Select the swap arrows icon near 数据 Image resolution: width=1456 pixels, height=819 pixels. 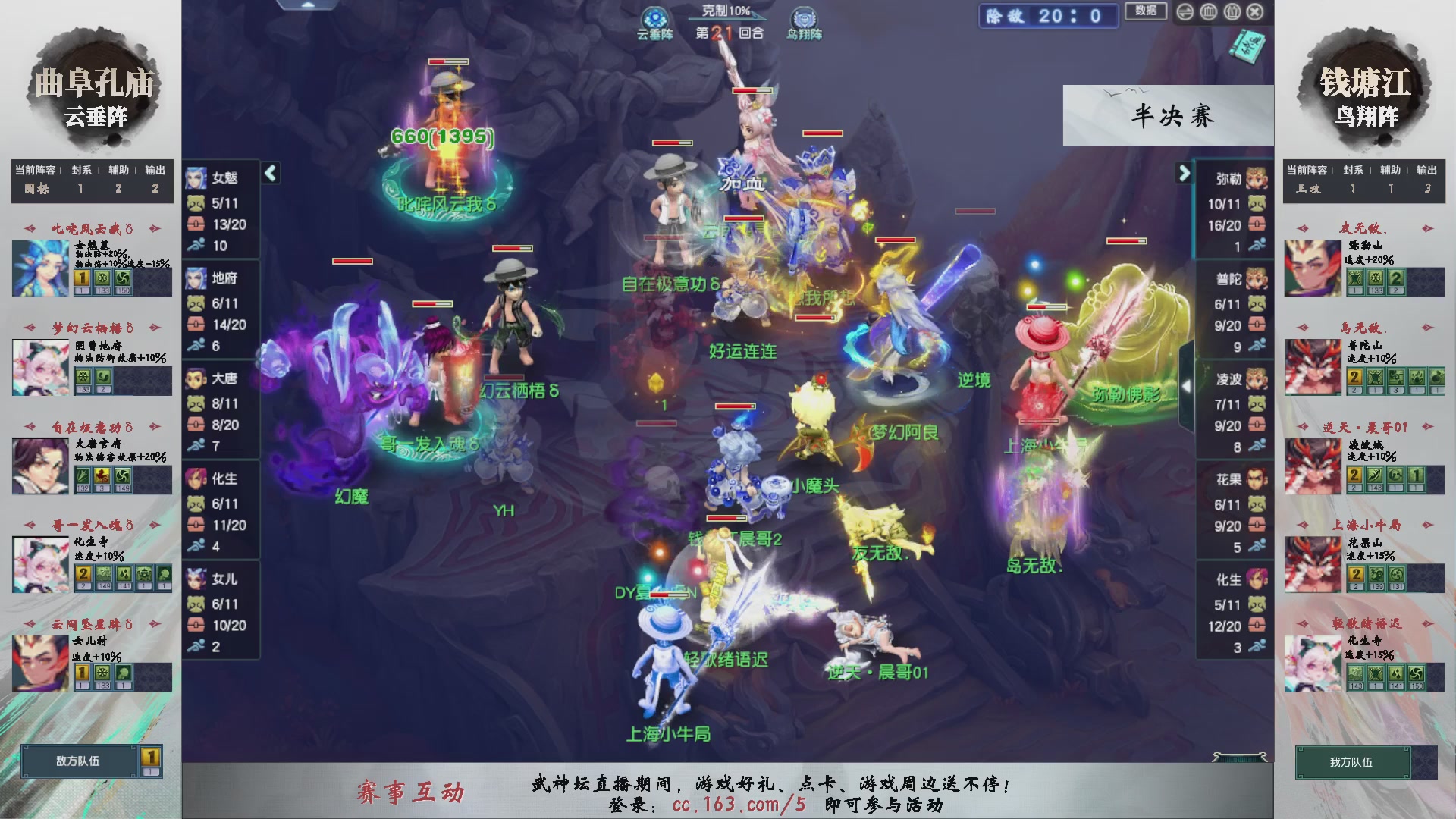click(x=1185, y=12)
